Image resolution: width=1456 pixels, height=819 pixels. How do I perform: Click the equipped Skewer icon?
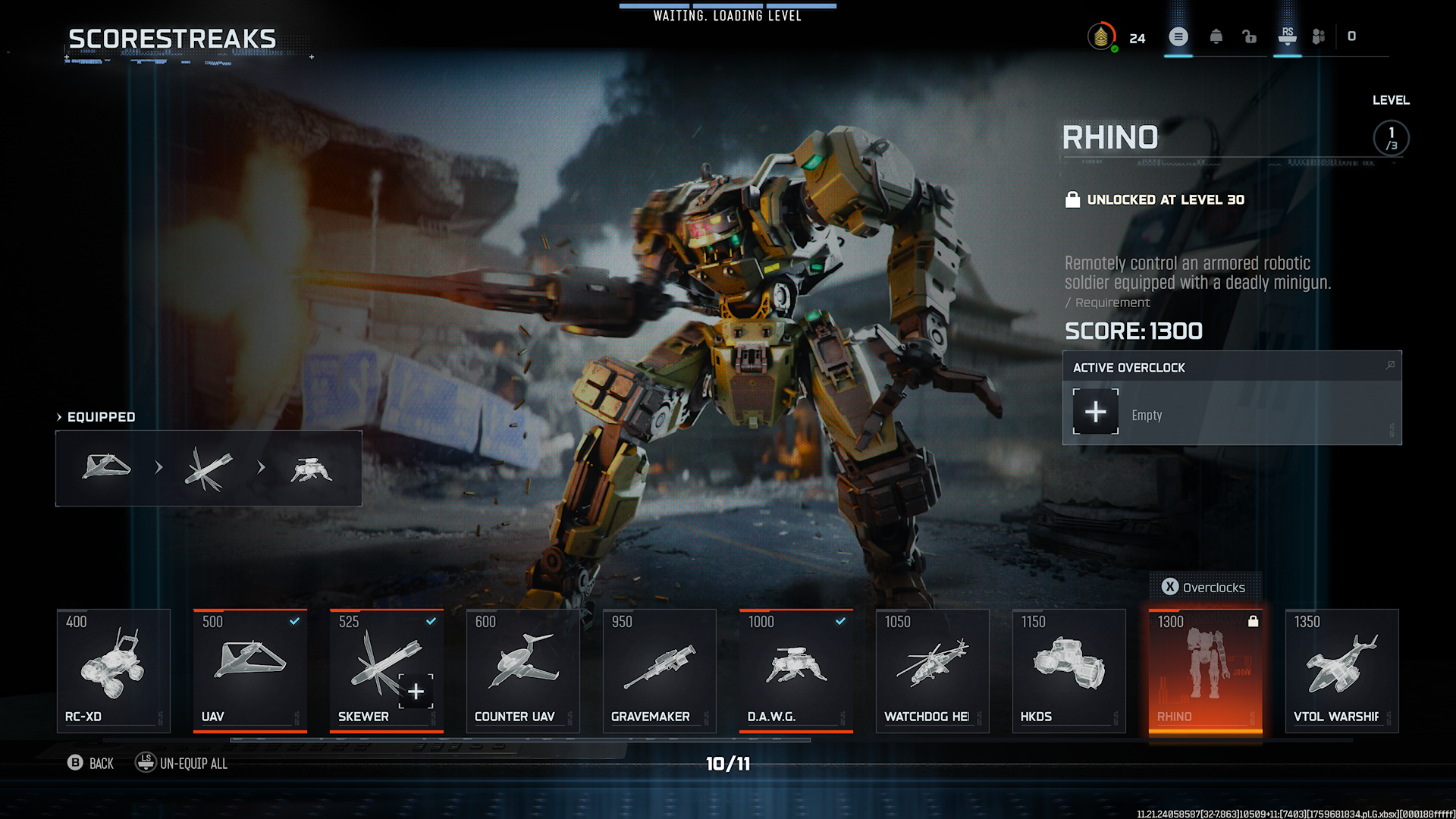pyautogui.click(x=209, y=469)
